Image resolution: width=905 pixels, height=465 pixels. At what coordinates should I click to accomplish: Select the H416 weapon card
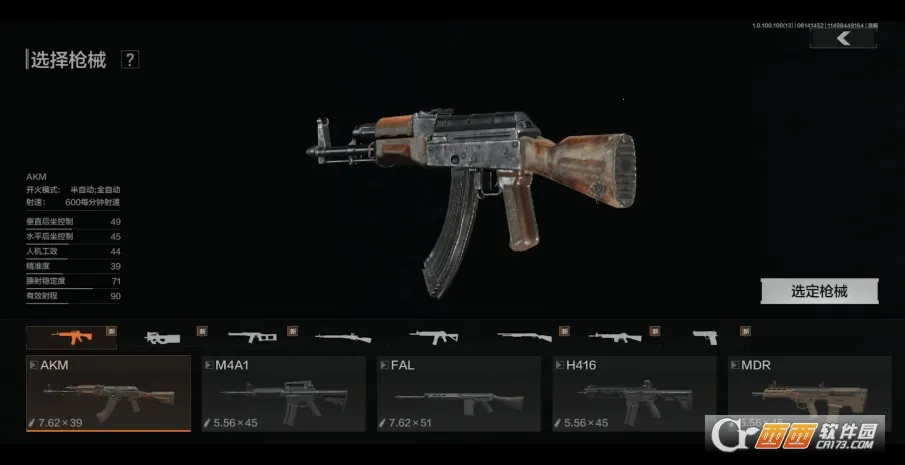pos(634,393)
